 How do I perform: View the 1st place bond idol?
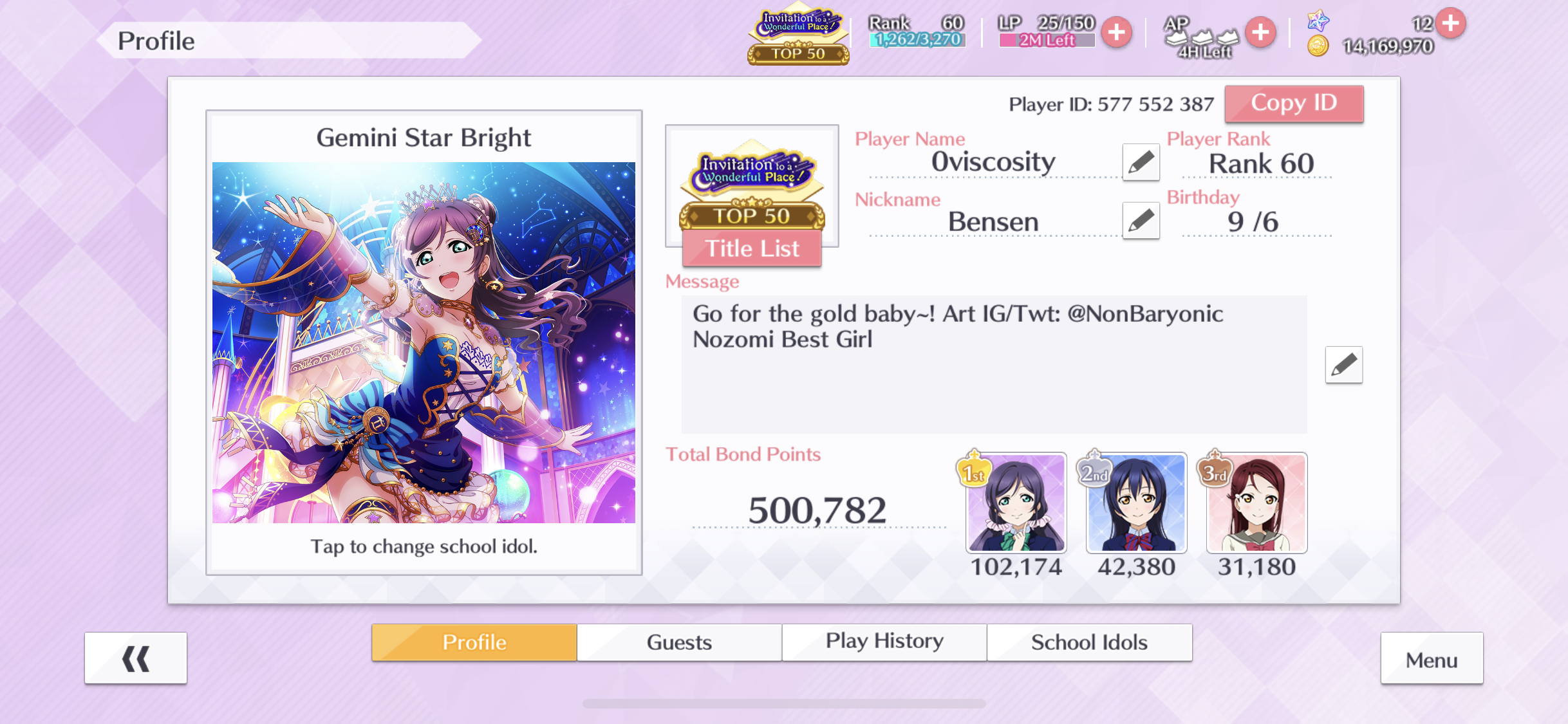[x=1016, y=503]
